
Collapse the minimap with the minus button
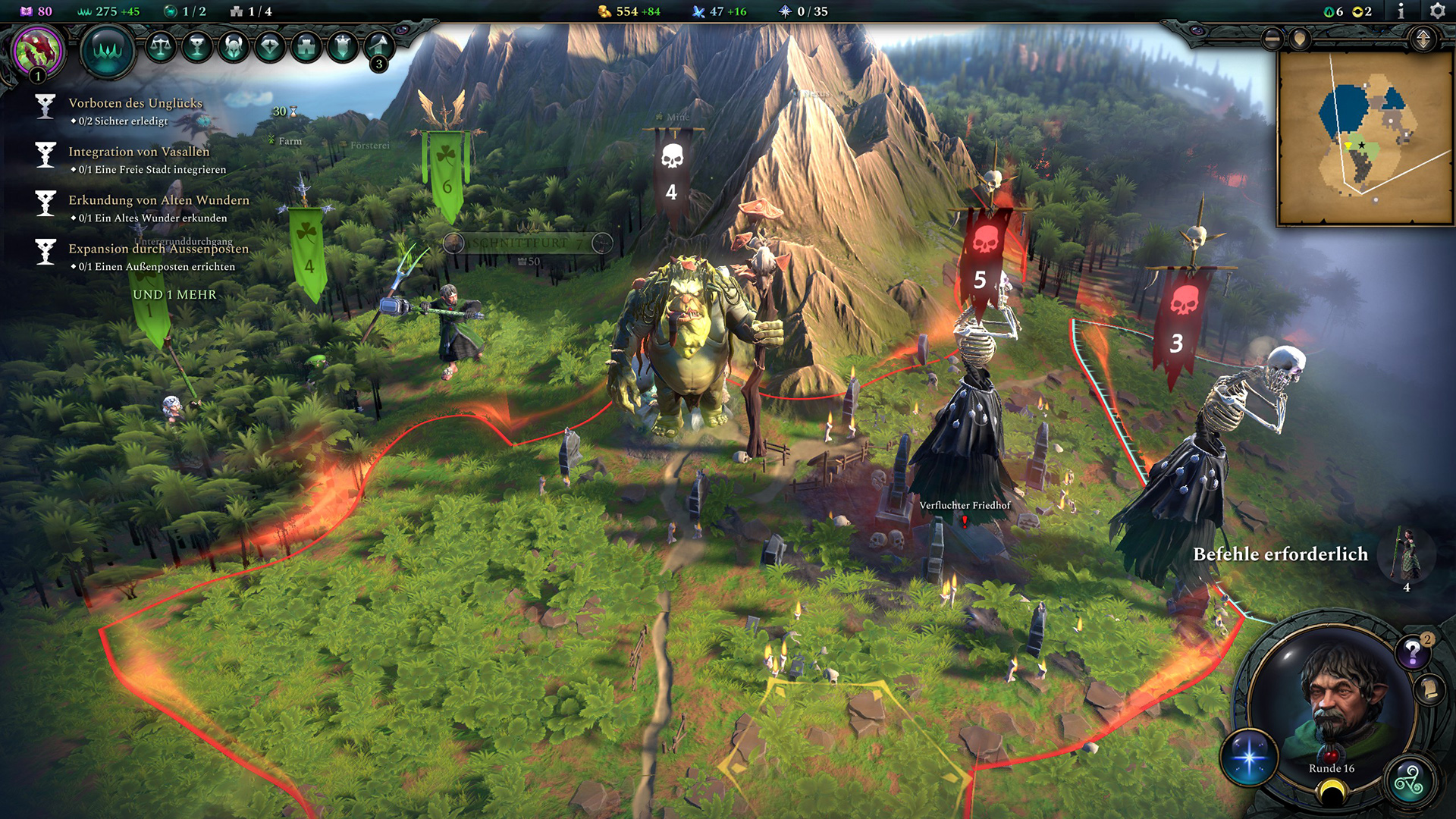[1271, 37]
